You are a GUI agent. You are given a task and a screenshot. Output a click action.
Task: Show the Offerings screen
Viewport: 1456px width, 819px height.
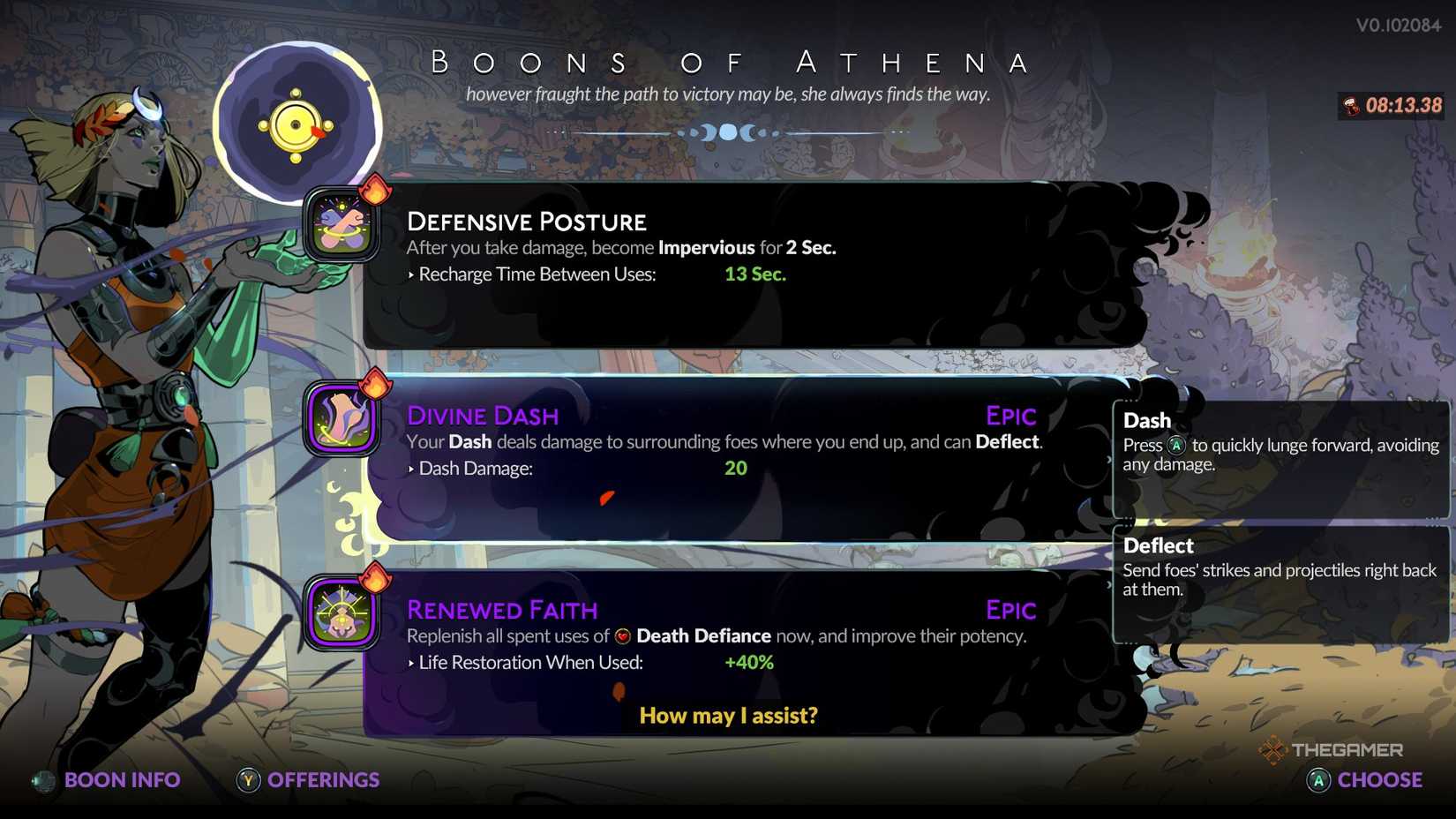pyautogui.click(x=309, y=780)
